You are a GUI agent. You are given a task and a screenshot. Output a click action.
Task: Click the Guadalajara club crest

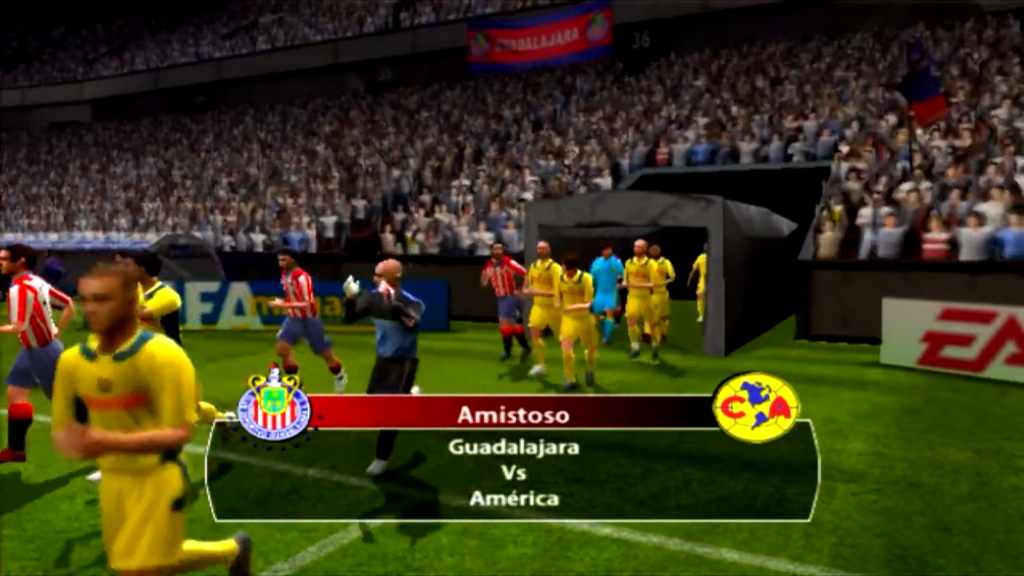click(x=274, y=405)
